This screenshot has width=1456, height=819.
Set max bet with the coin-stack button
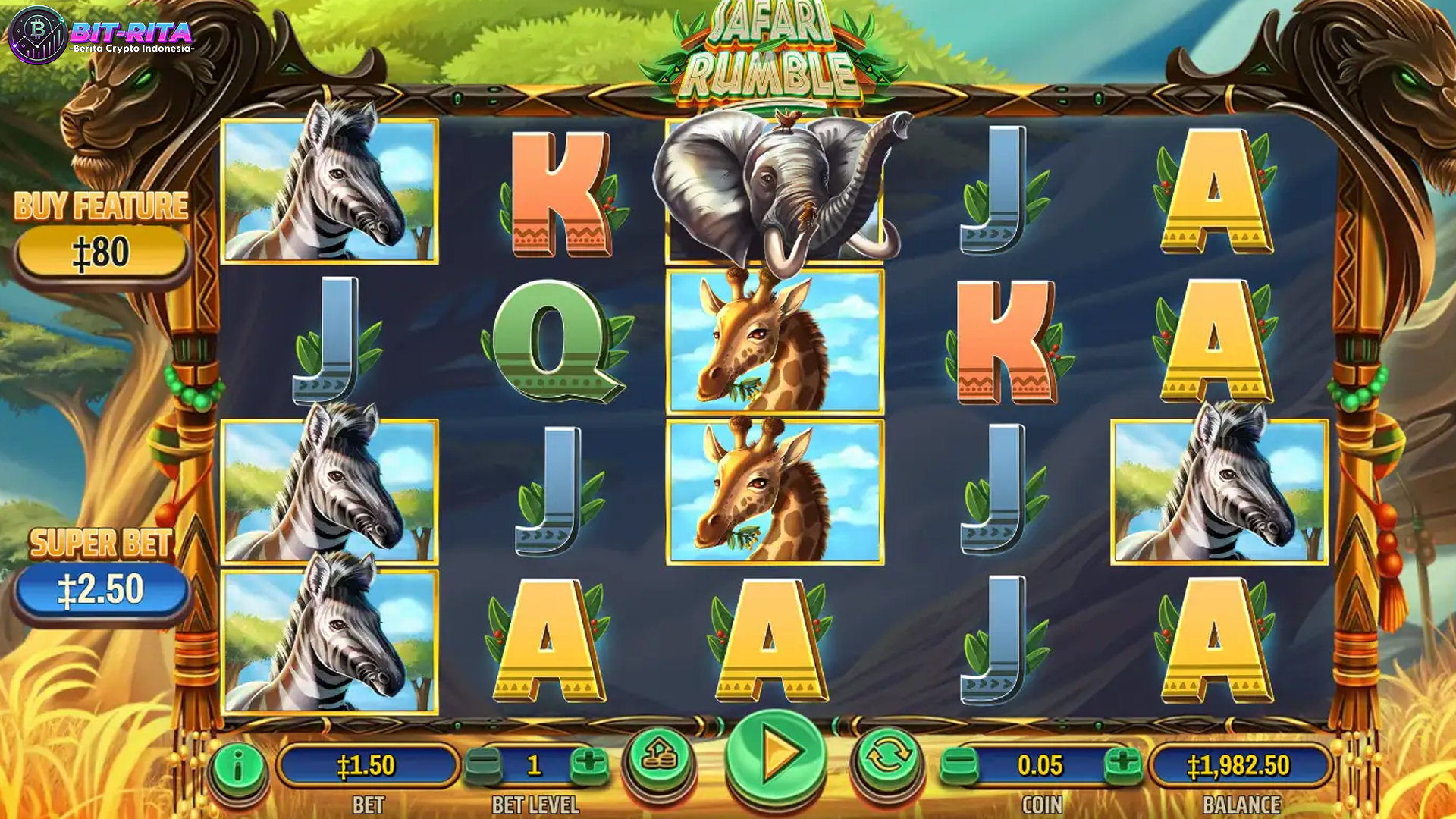click(x=658, y=757)
